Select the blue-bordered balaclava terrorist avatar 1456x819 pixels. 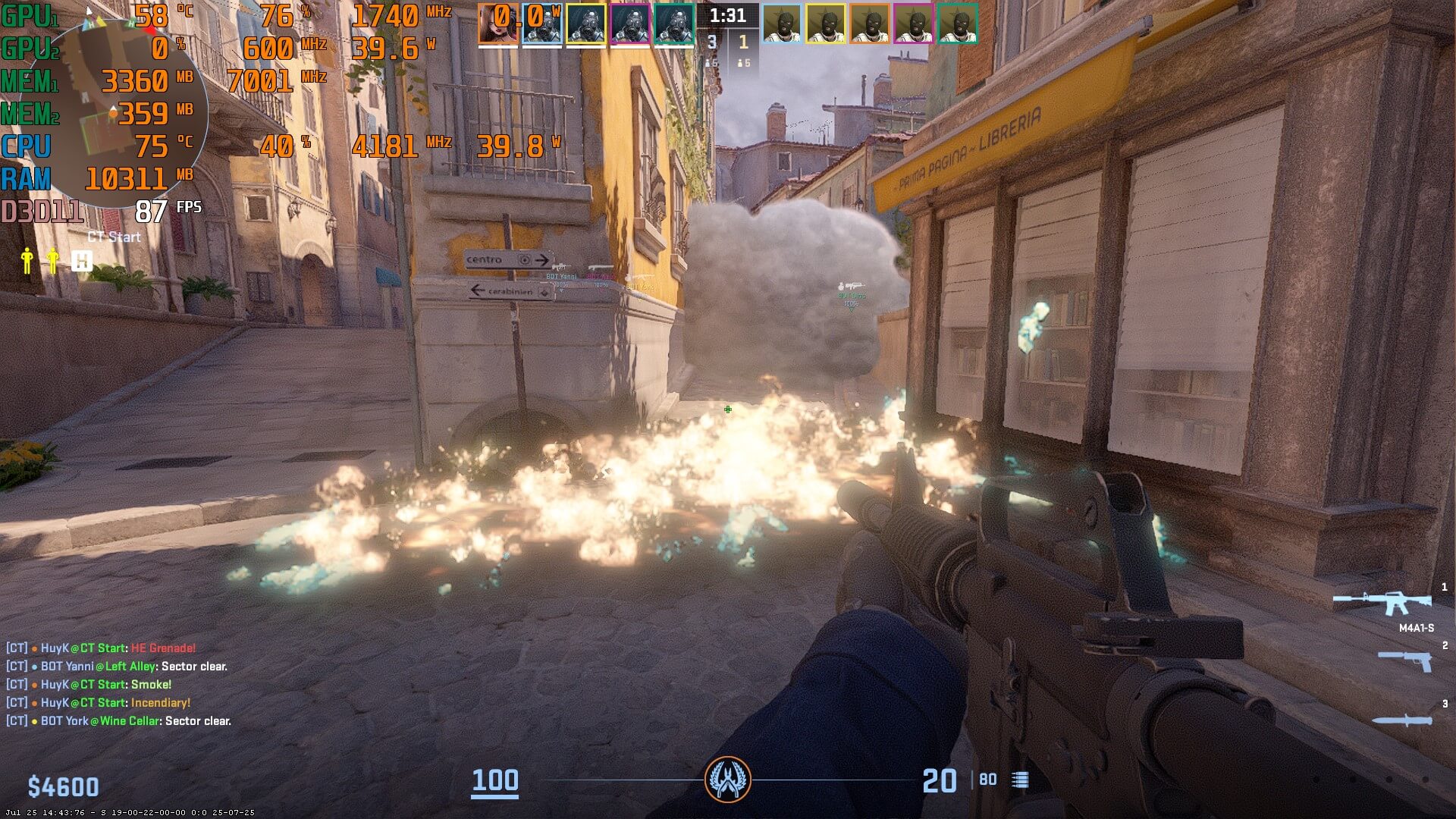point(781,23)
